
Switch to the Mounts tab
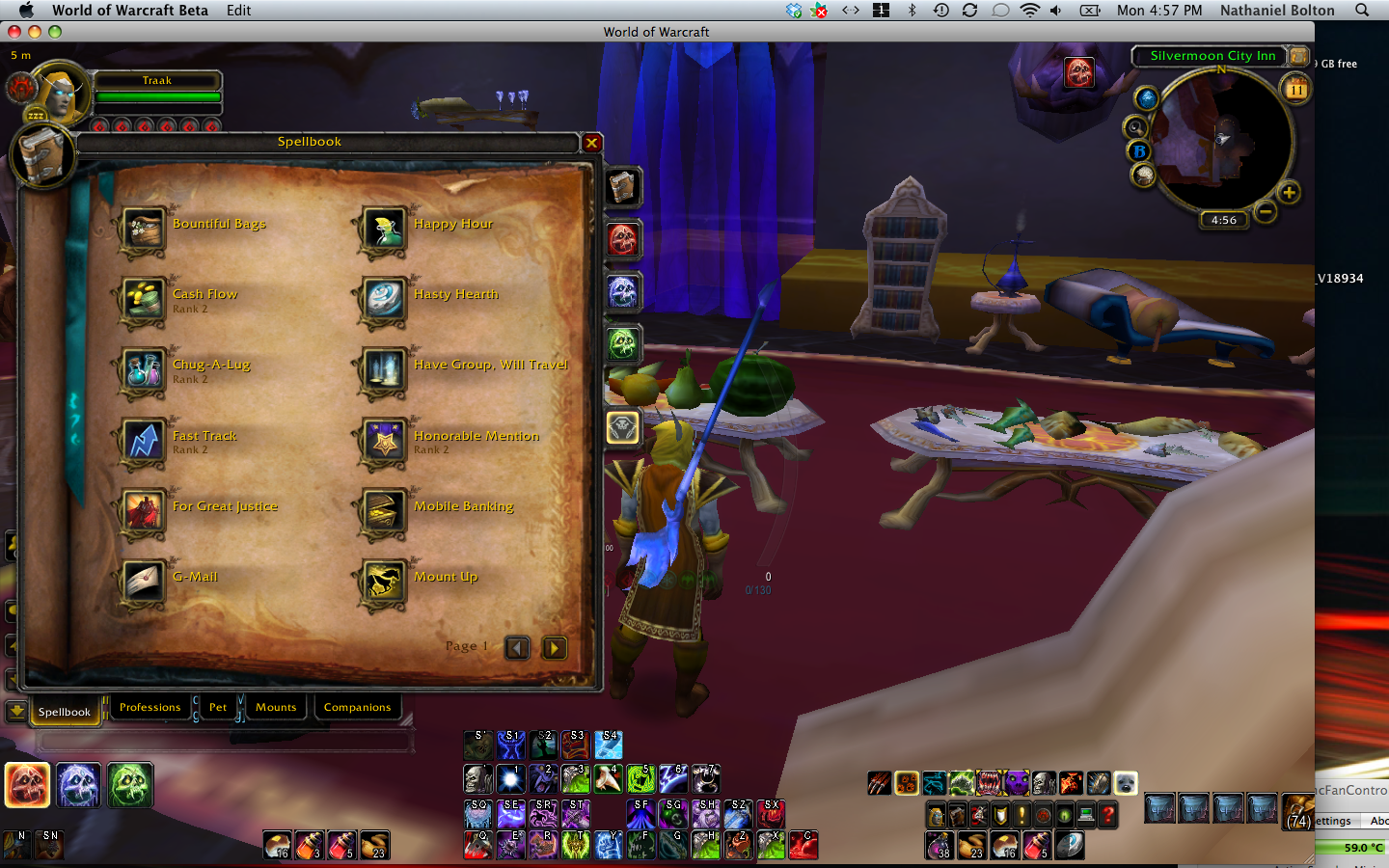(x=276, y=707)
